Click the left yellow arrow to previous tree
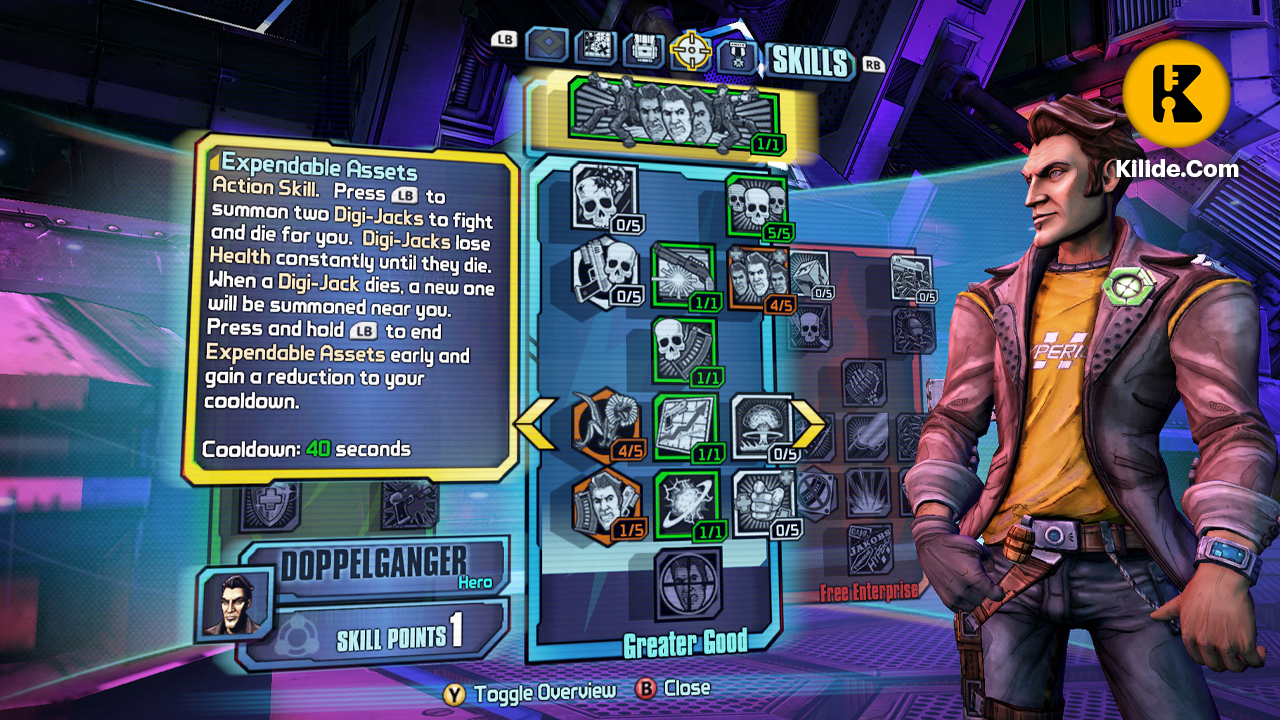Screen dimensions: 1280x720 (x=535, y=425)
